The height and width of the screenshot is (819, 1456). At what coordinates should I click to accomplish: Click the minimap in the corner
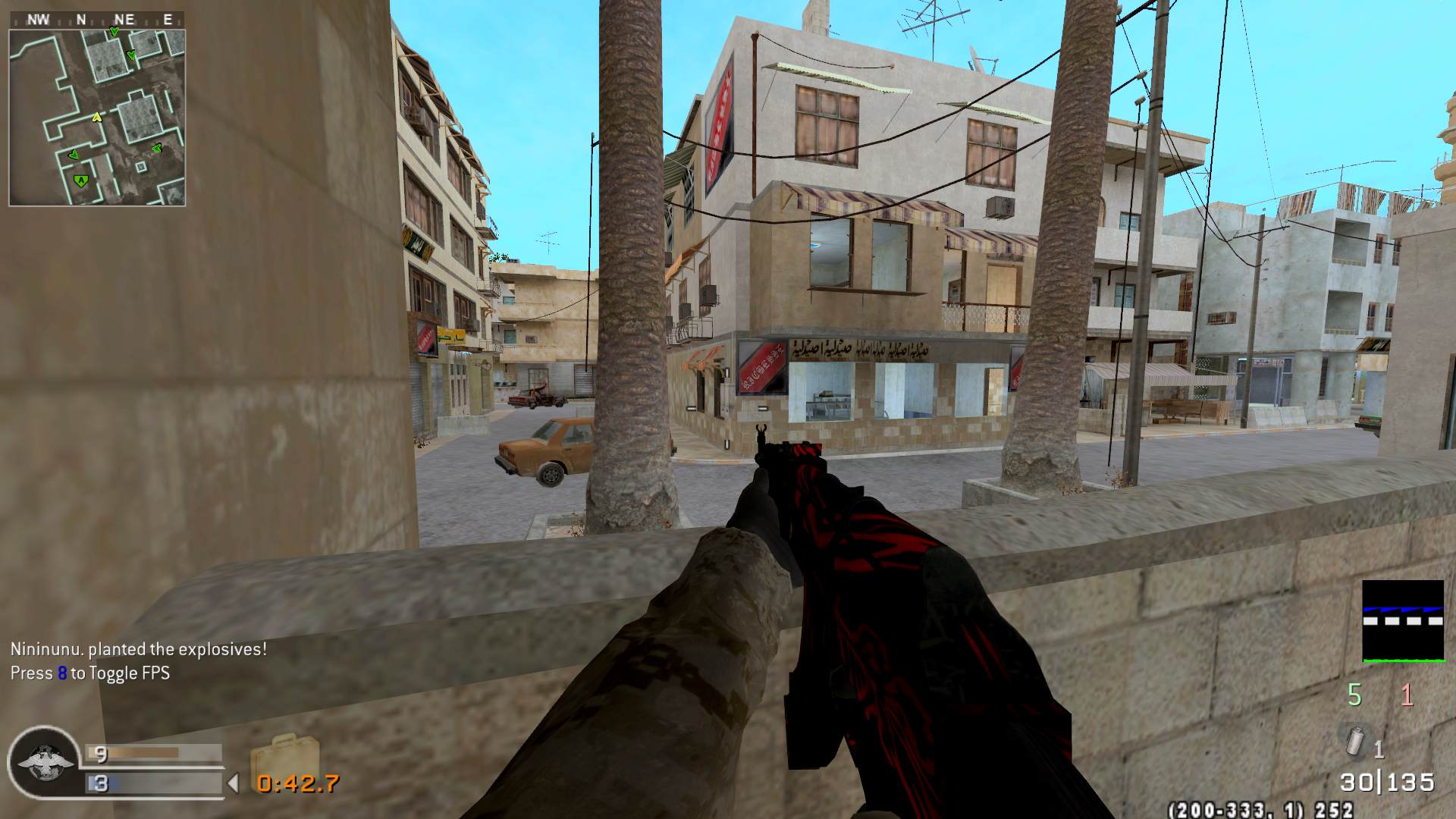(x=97, y=118)
